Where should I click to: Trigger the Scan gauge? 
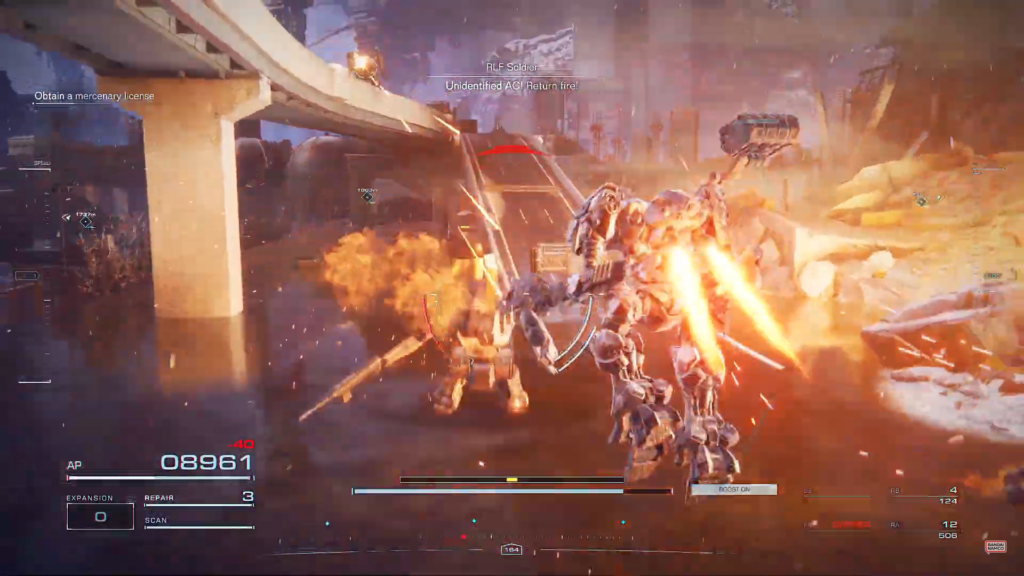199,524
